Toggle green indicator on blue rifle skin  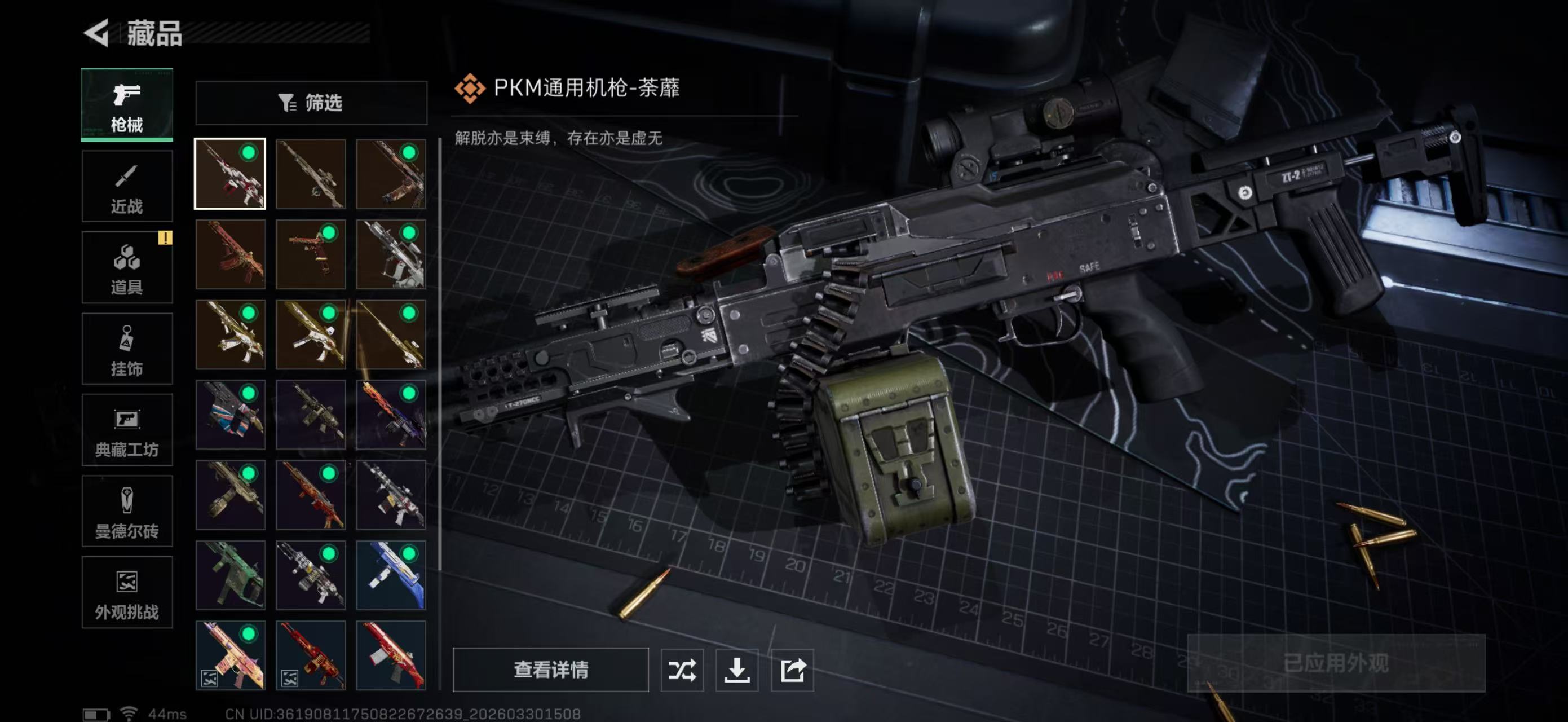pyautogui.click(x=409, y=555)
